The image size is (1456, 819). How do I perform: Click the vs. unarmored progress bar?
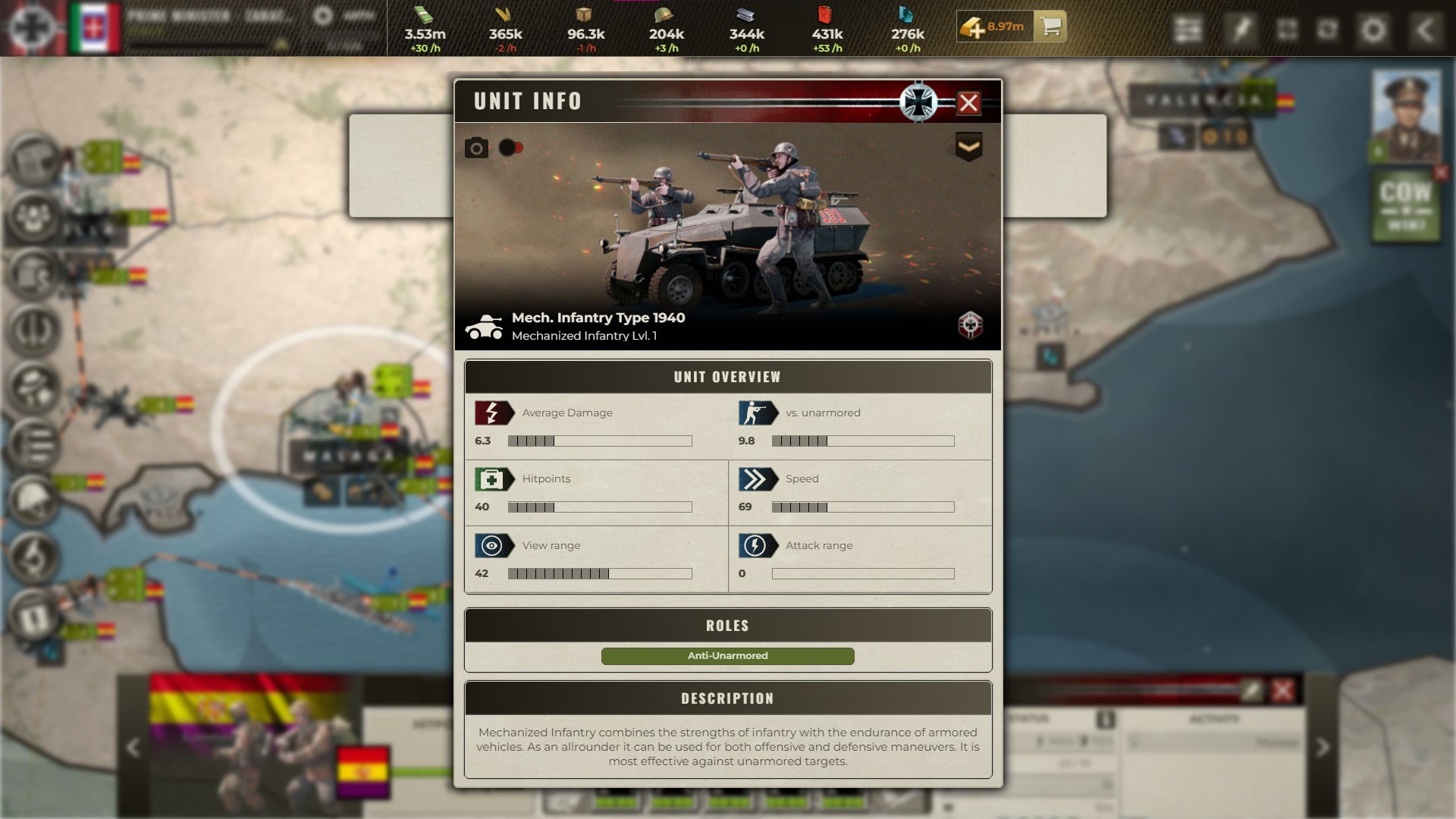(864, 440)
